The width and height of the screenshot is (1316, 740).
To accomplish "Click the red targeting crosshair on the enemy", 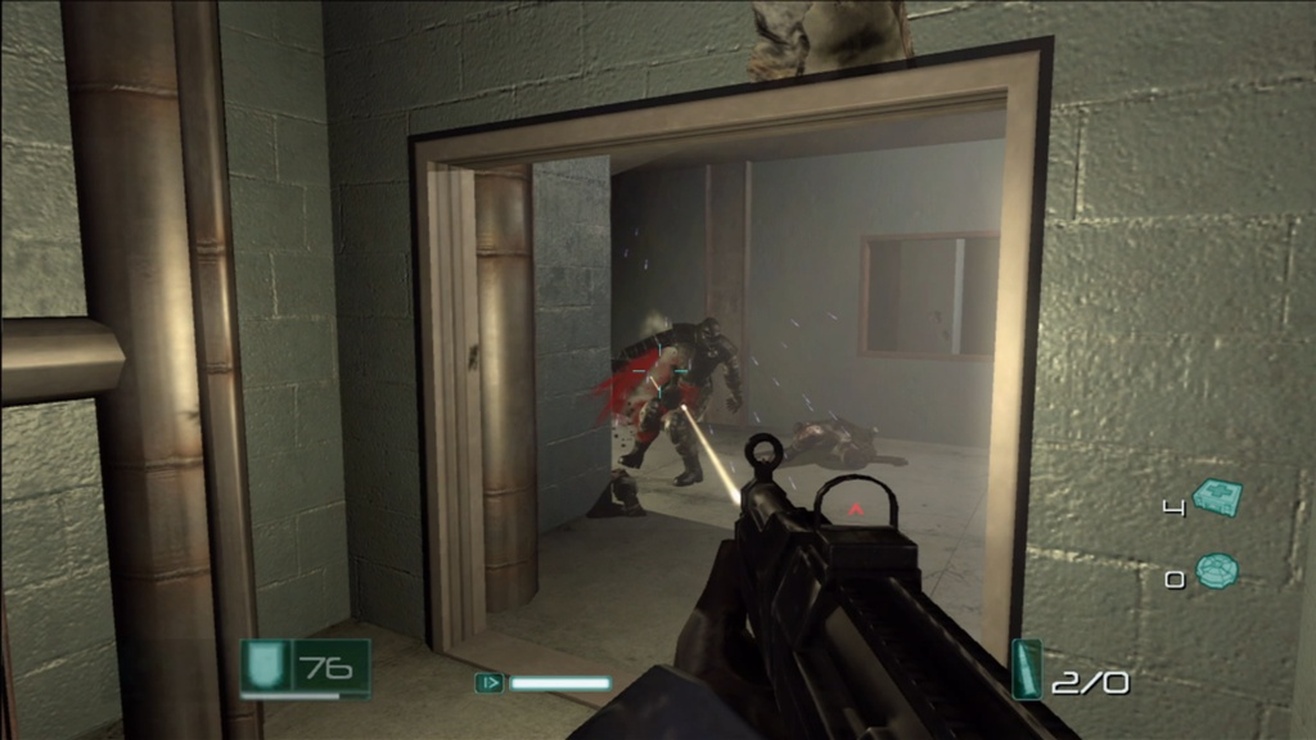I will (661, 371).
